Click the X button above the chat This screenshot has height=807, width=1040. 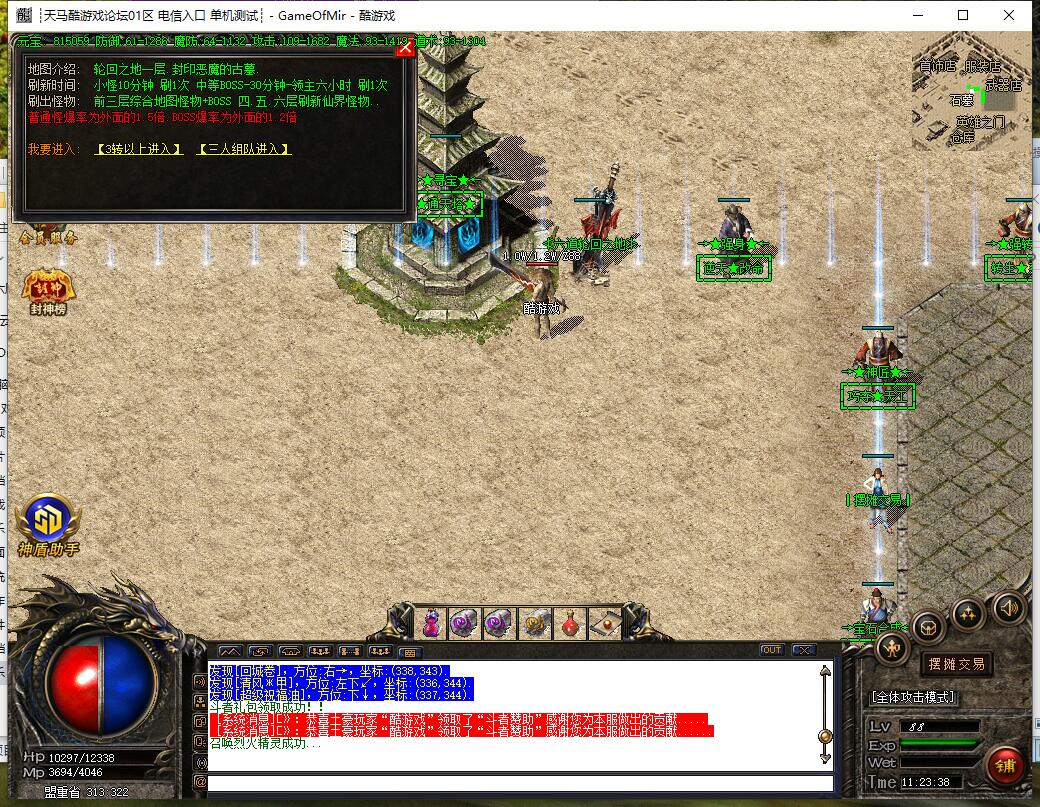point(803,650)
